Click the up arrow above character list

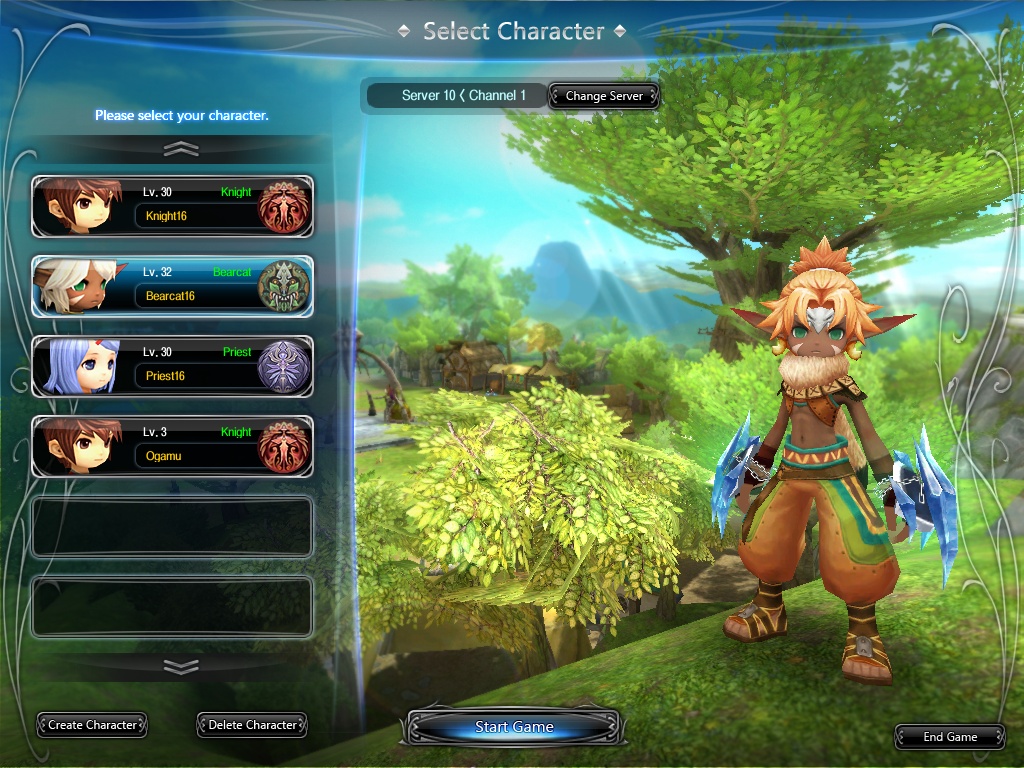181,149
